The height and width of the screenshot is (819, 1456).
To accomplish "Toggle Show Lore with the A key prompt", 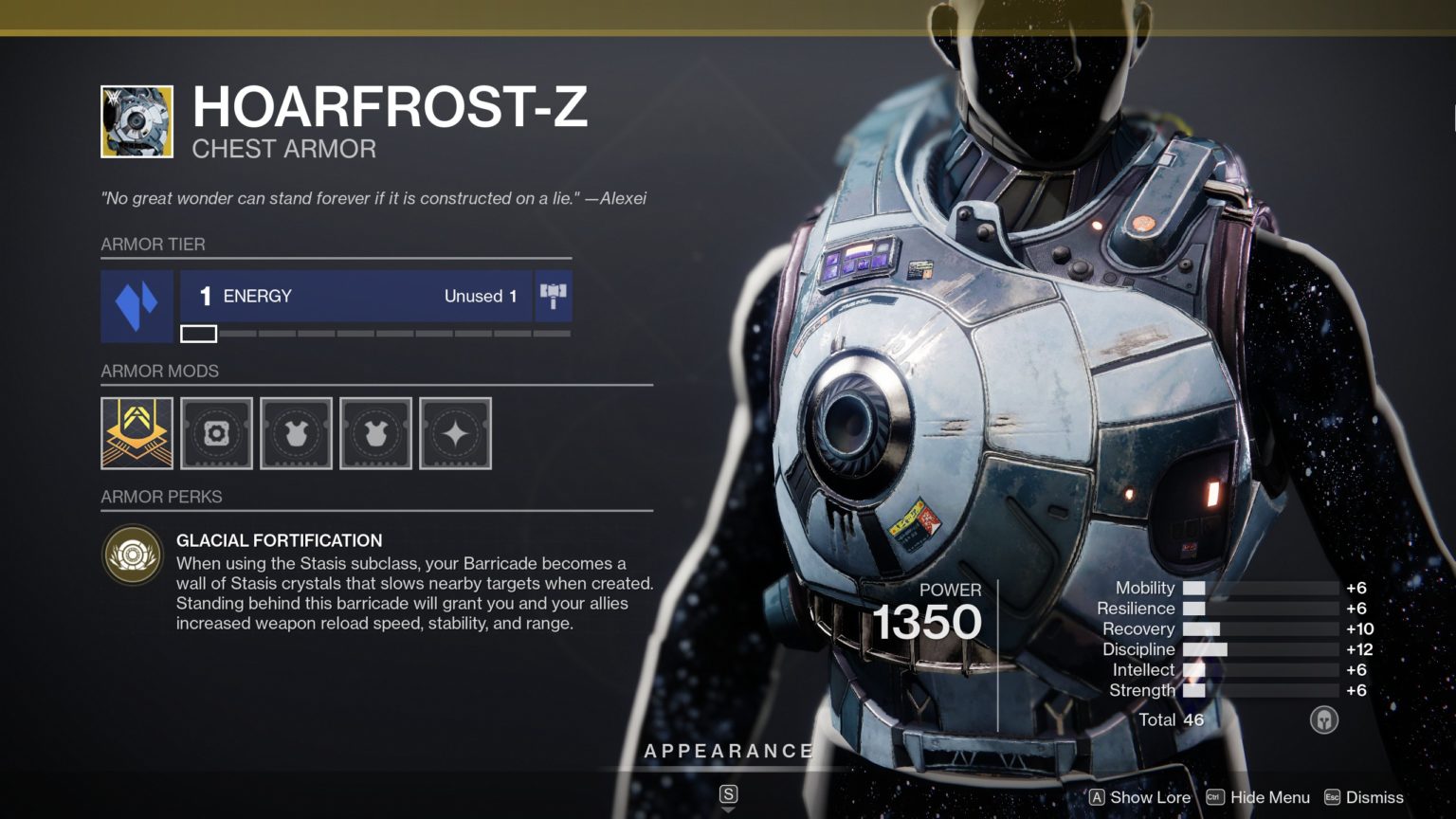I will click(1142, 797).
